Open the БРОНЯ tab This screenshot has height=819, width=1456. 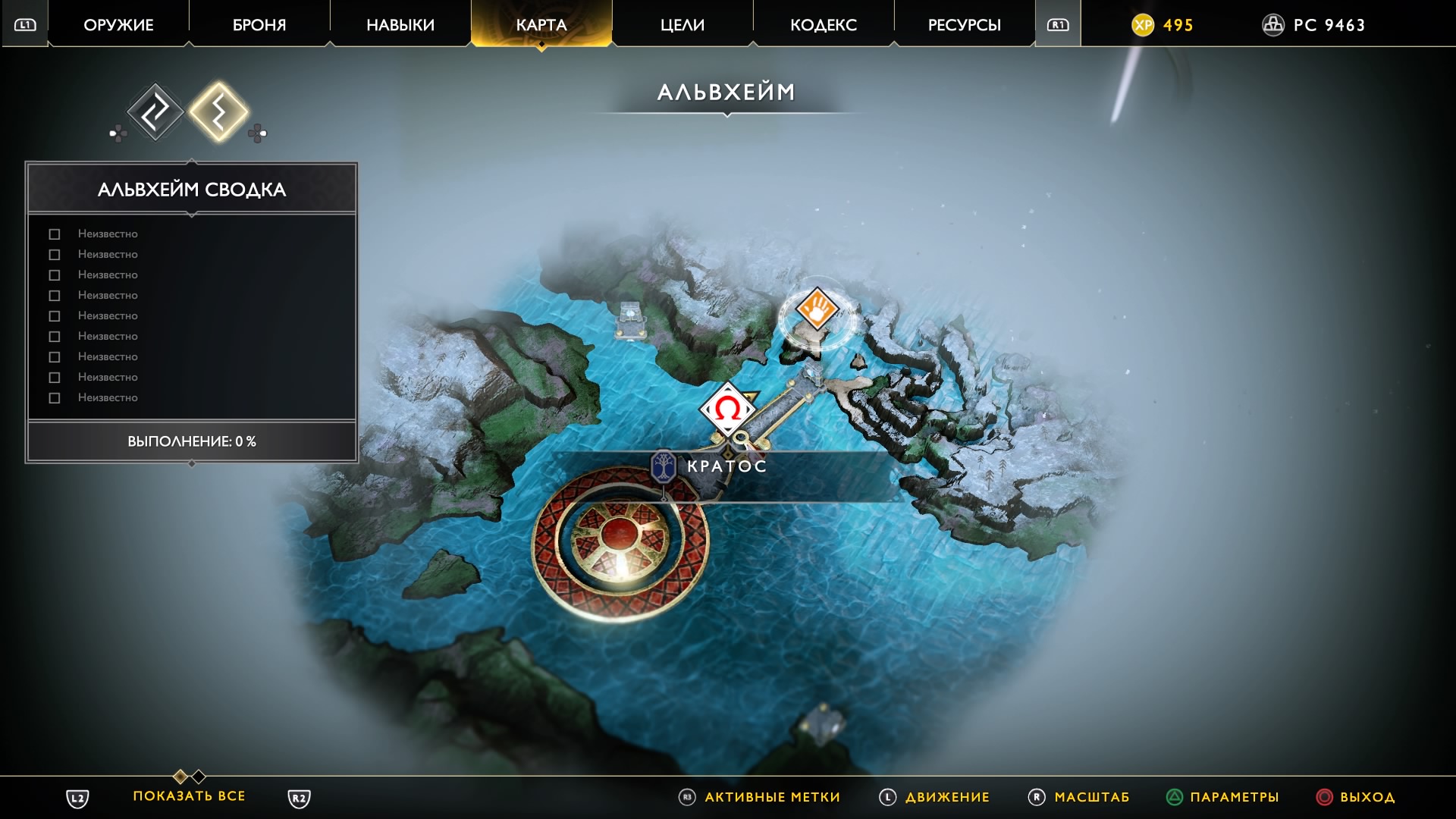click(x=259, y=25)
